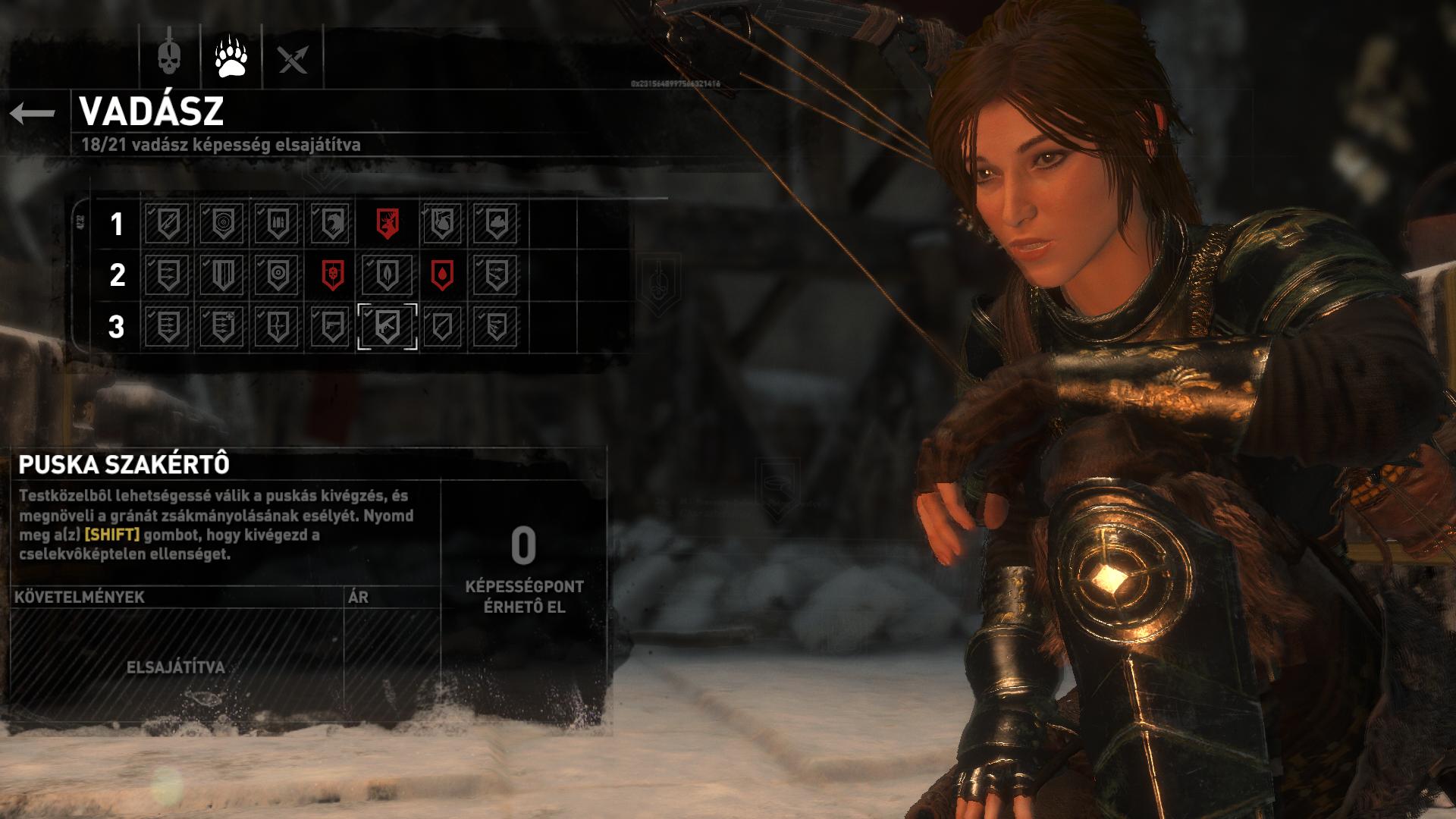Select the cloud skill icon
This screenshot has height=819, width=1456.
tap(496, 224)
